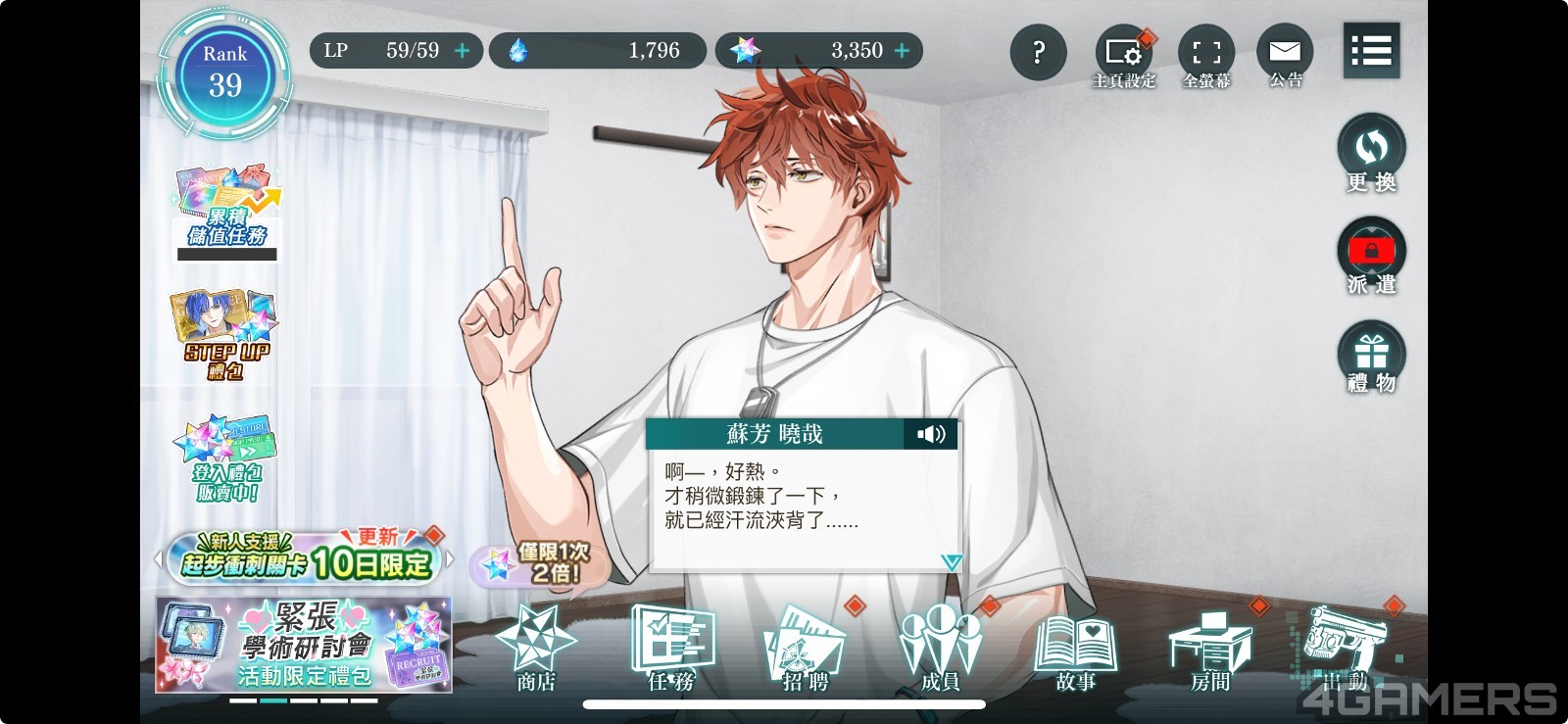This screenshot has width=1568, height=724.
Task: Select the 出動 dispatch gun icon
Action: (1345, 648)
